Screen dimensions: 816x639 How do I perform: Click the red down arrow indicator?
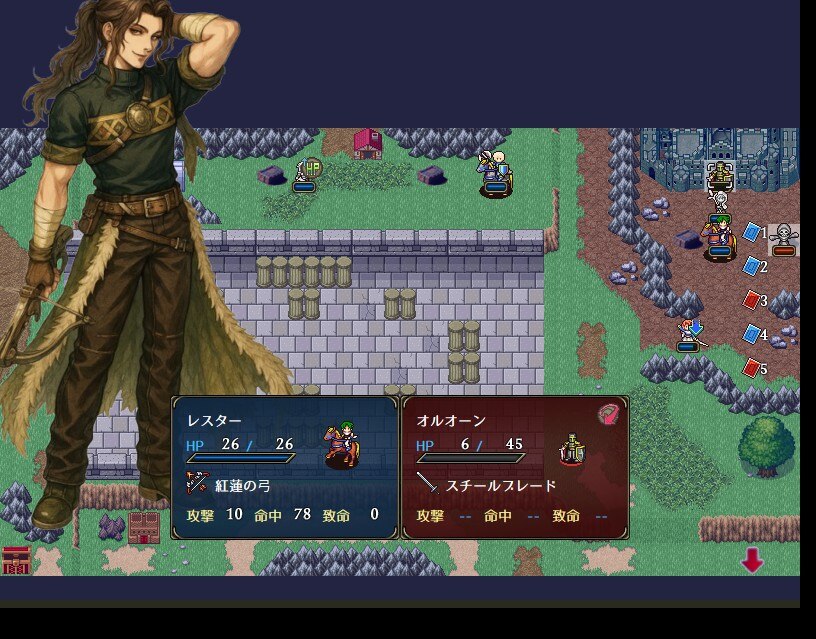click(752, 561)
